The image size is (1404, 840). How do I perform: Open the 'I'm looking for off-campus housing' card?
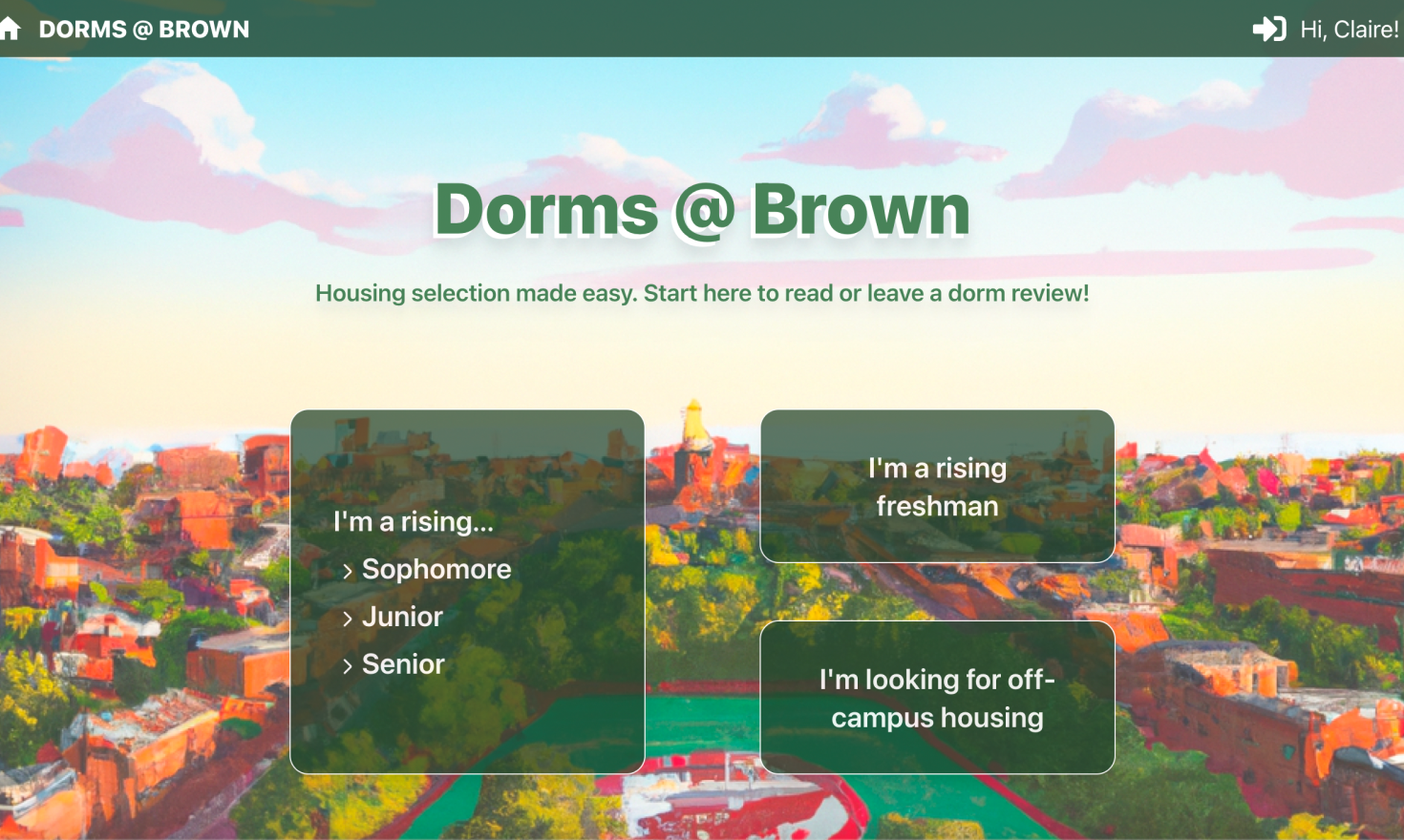[937, 698]
